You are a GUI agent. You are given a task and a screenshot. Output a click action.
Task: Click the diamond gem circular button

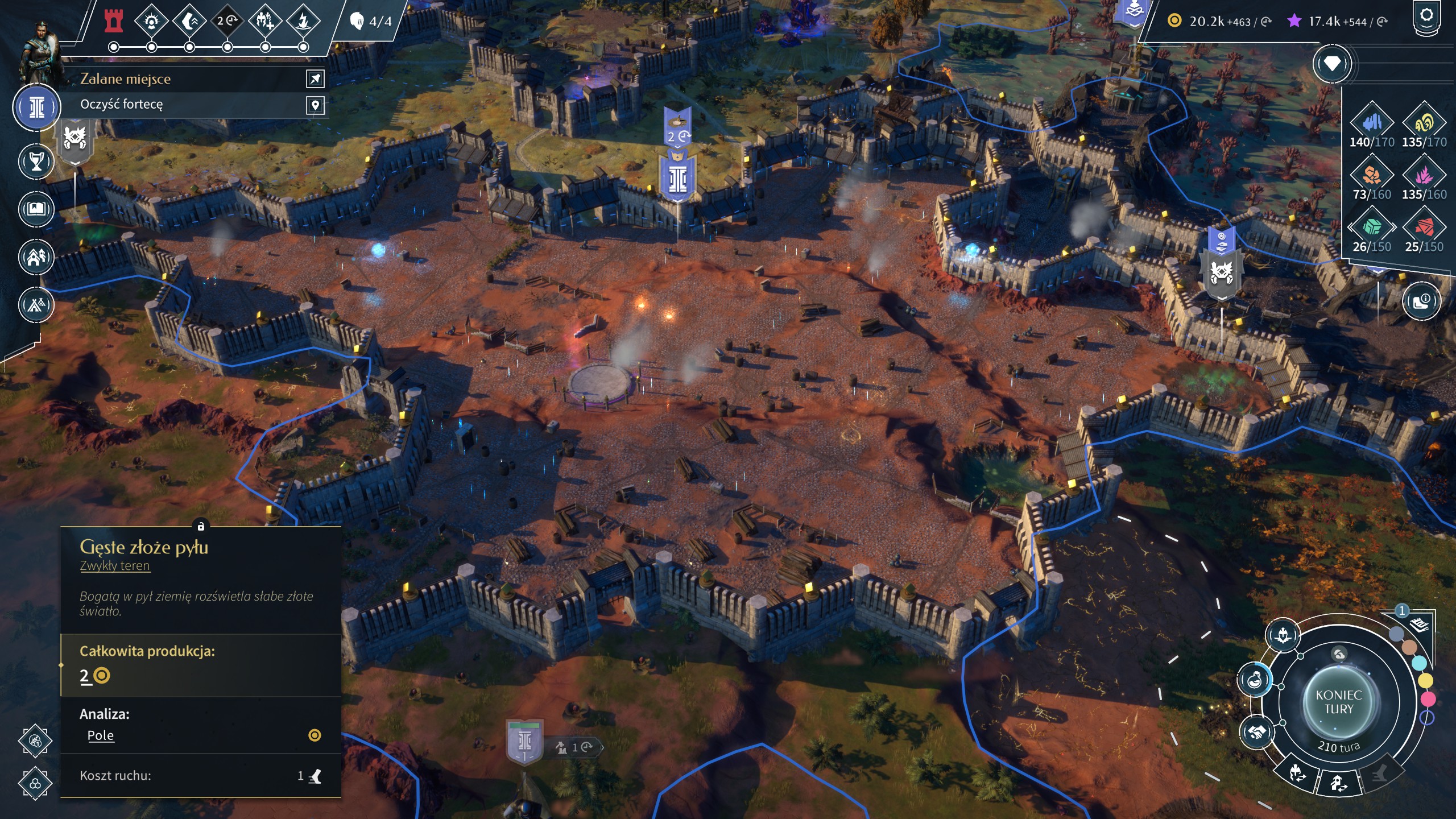pos(1332,64)
